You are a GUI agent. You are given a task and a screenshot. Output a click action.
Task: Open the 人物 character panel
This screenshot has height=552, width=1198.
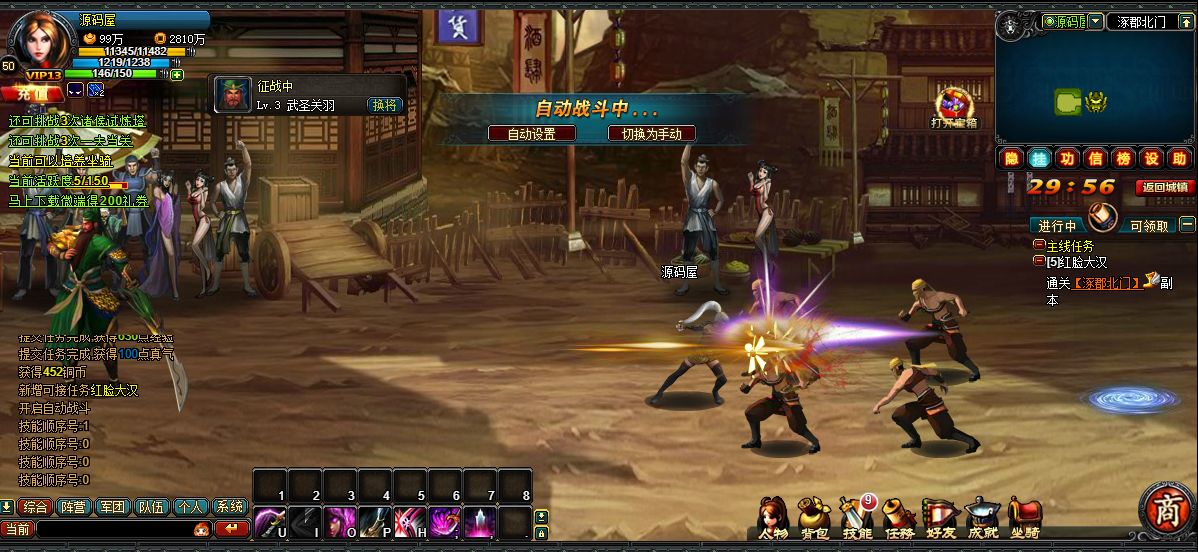click(772, 516)
